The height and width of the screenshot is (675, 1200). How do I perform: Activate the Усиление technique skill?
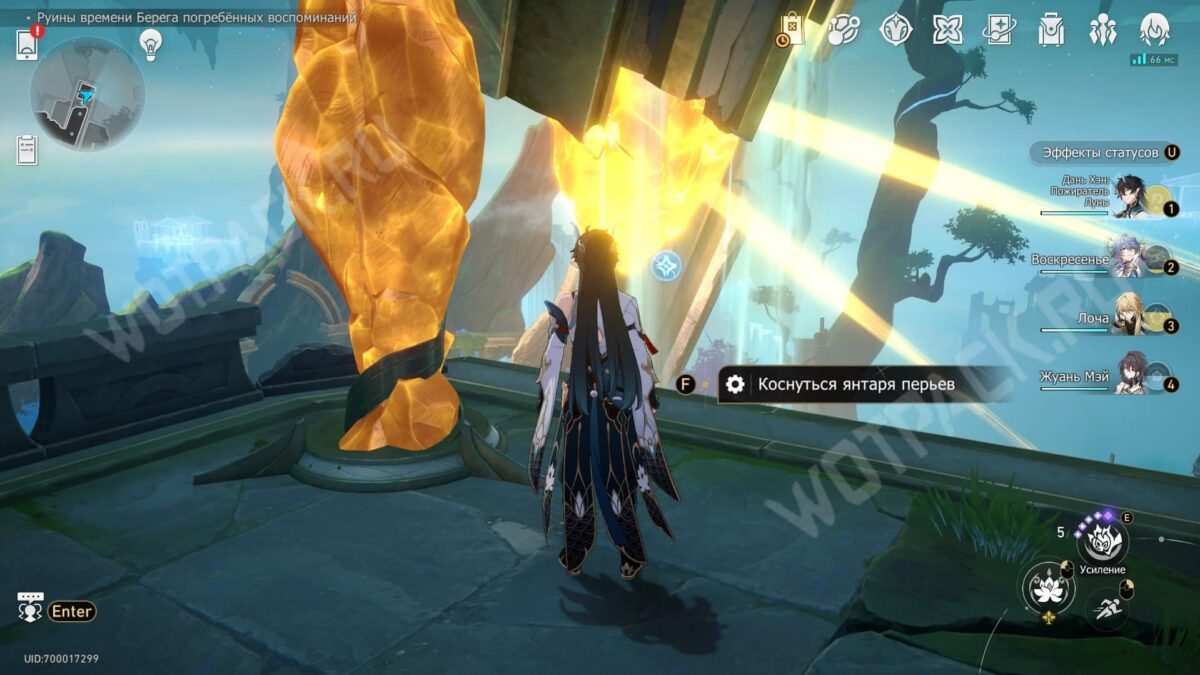[1102, 542]
